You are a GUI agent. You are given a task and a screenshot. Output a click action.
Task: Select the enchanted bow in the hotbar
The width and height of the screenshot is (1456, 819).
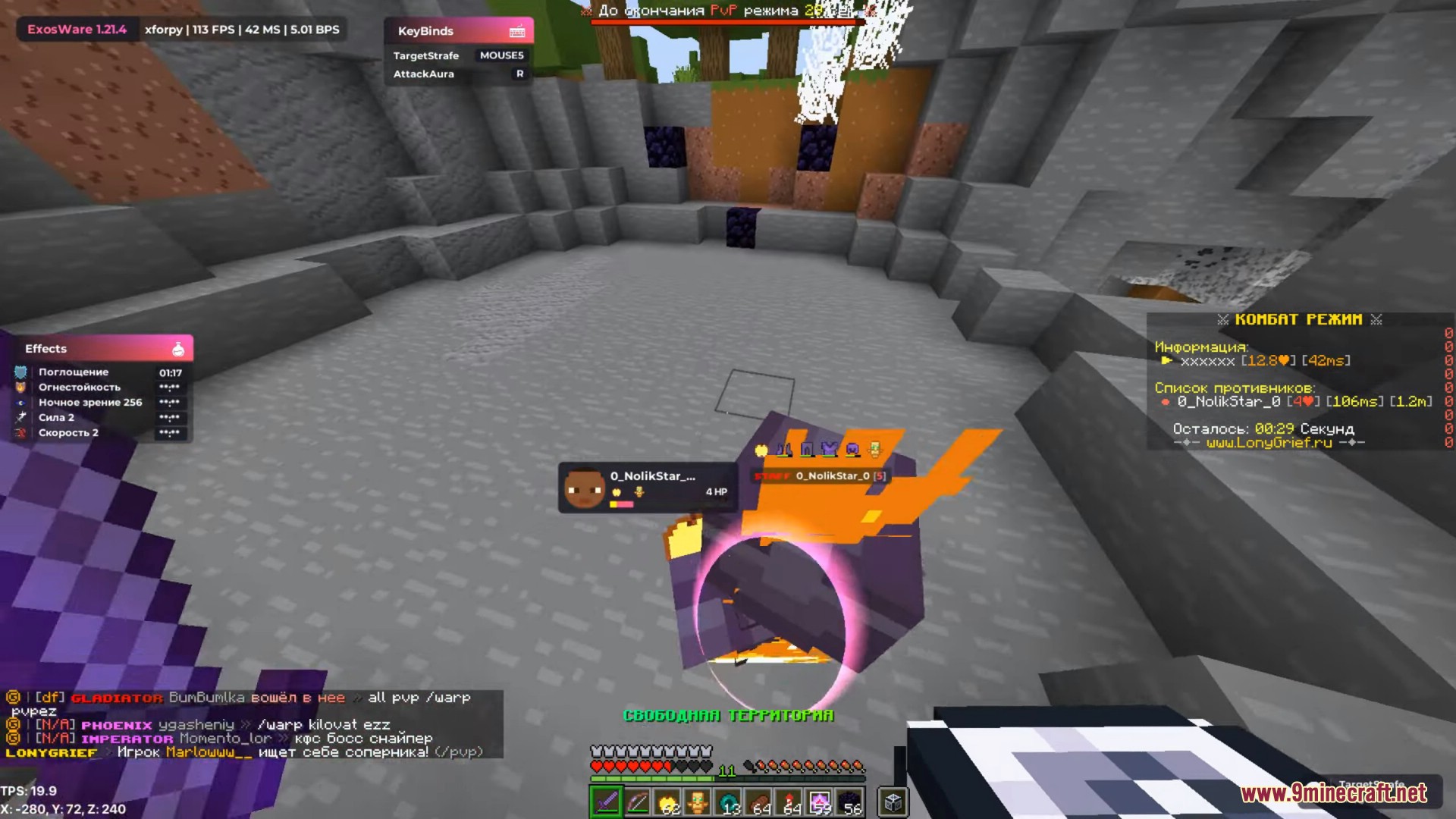639,802
